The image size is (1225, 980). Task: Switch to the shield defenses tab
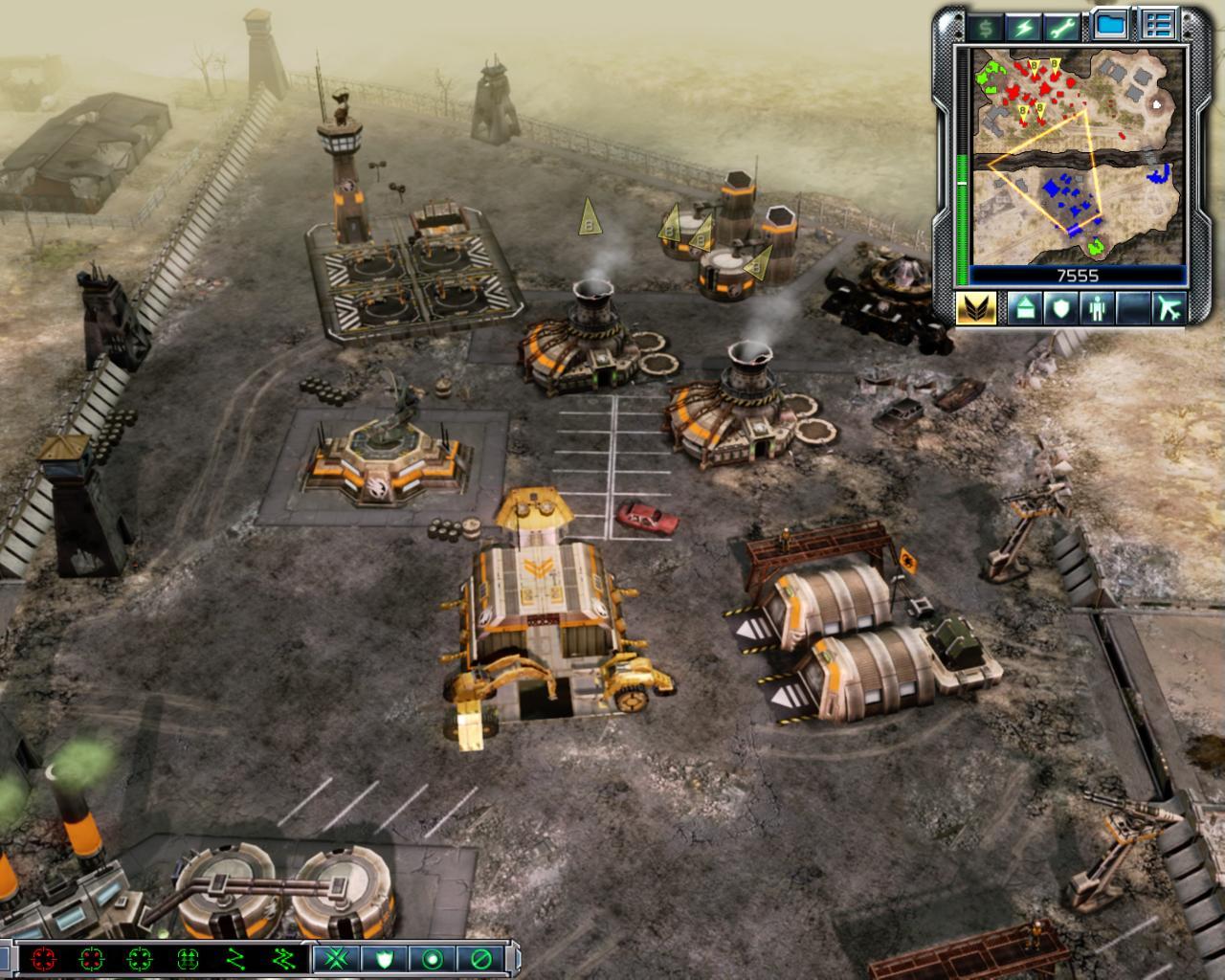click(x=1060, y=309)
